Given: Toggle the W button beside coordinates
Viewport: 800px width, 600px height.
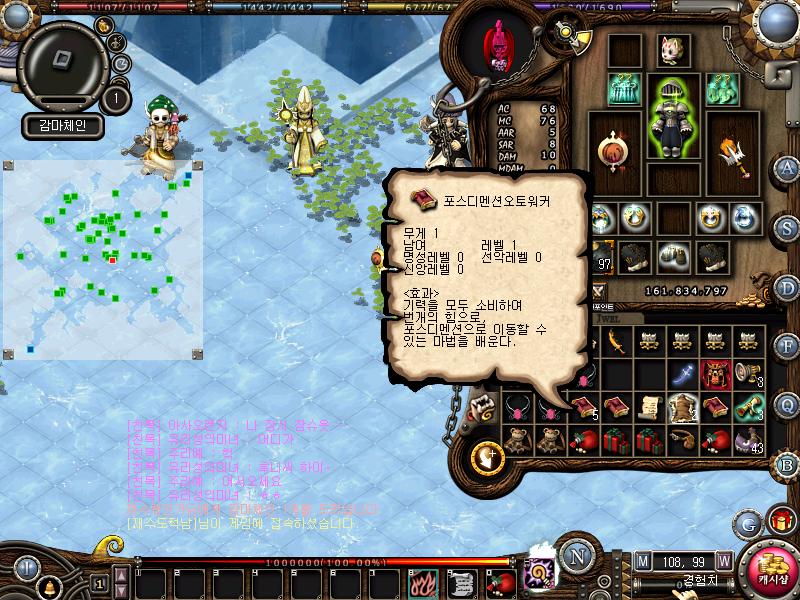Looking at the screenshot, I should tap(723, 561).
